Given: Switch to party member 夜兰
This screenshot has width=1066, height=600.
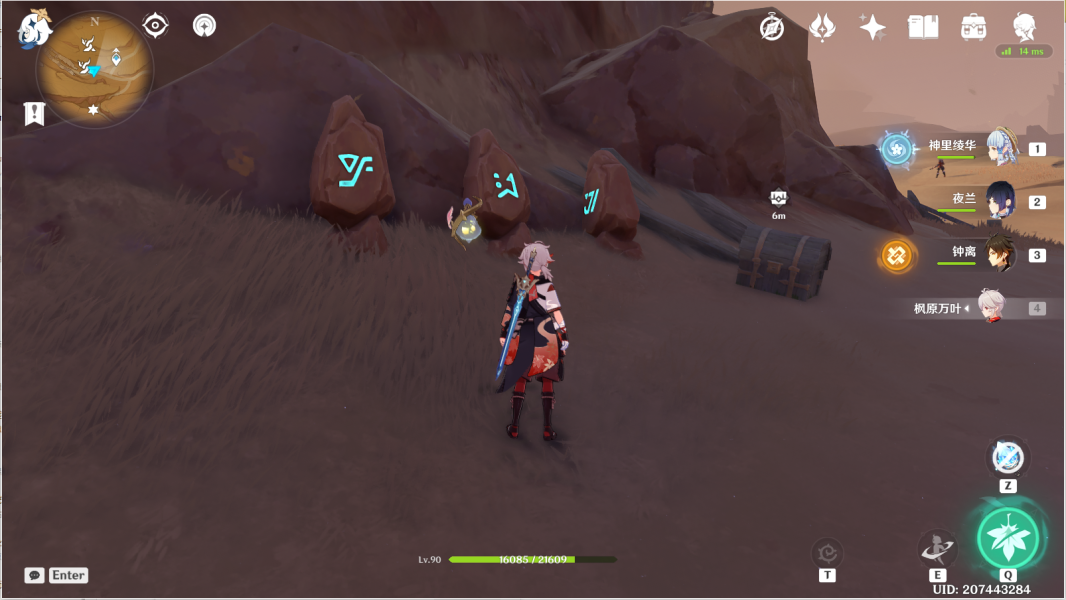Looking at the screenshot, I should tap(1001, 201).
